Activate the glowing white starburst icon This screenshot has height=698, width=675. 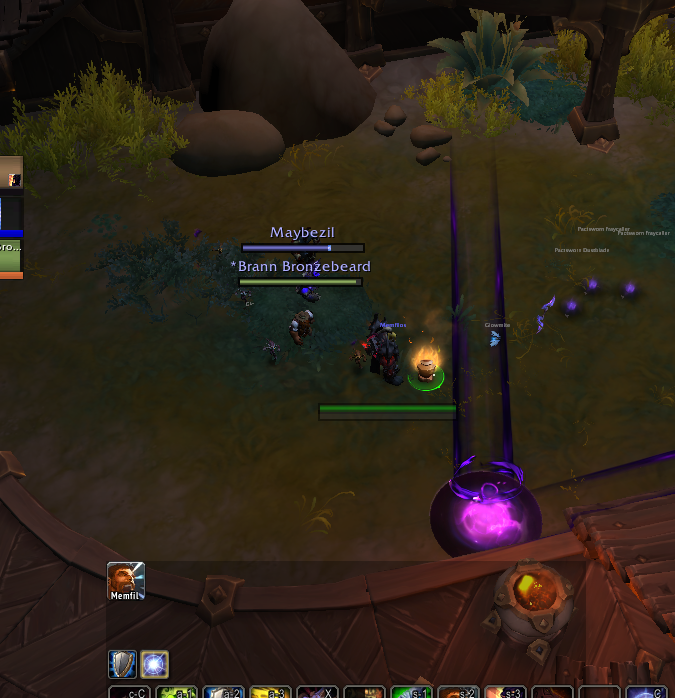pyautogui.click(x=155, y=664)
